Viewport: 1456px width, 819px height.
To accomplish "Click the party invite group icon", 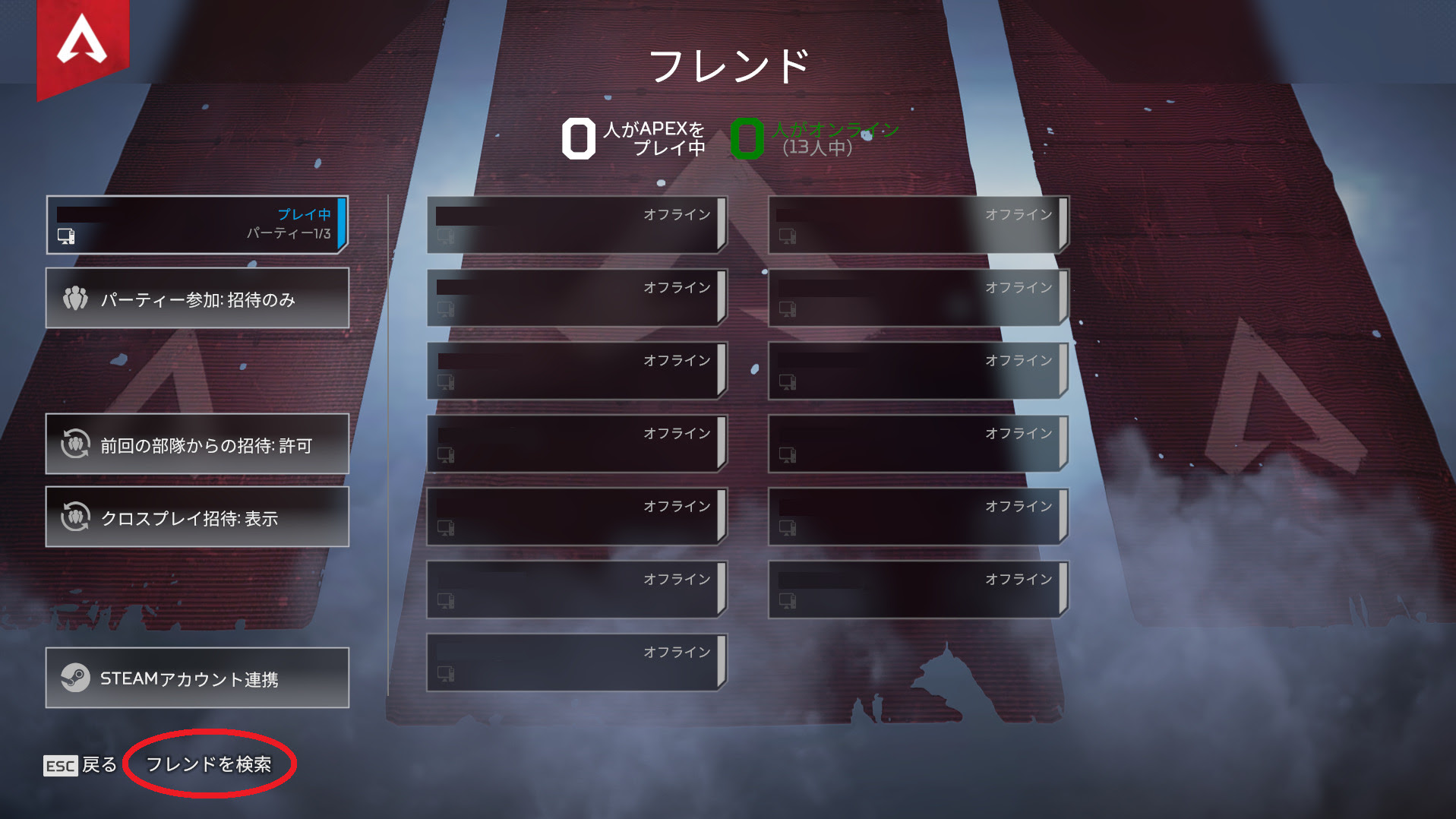I will click(x=74, y=299).
